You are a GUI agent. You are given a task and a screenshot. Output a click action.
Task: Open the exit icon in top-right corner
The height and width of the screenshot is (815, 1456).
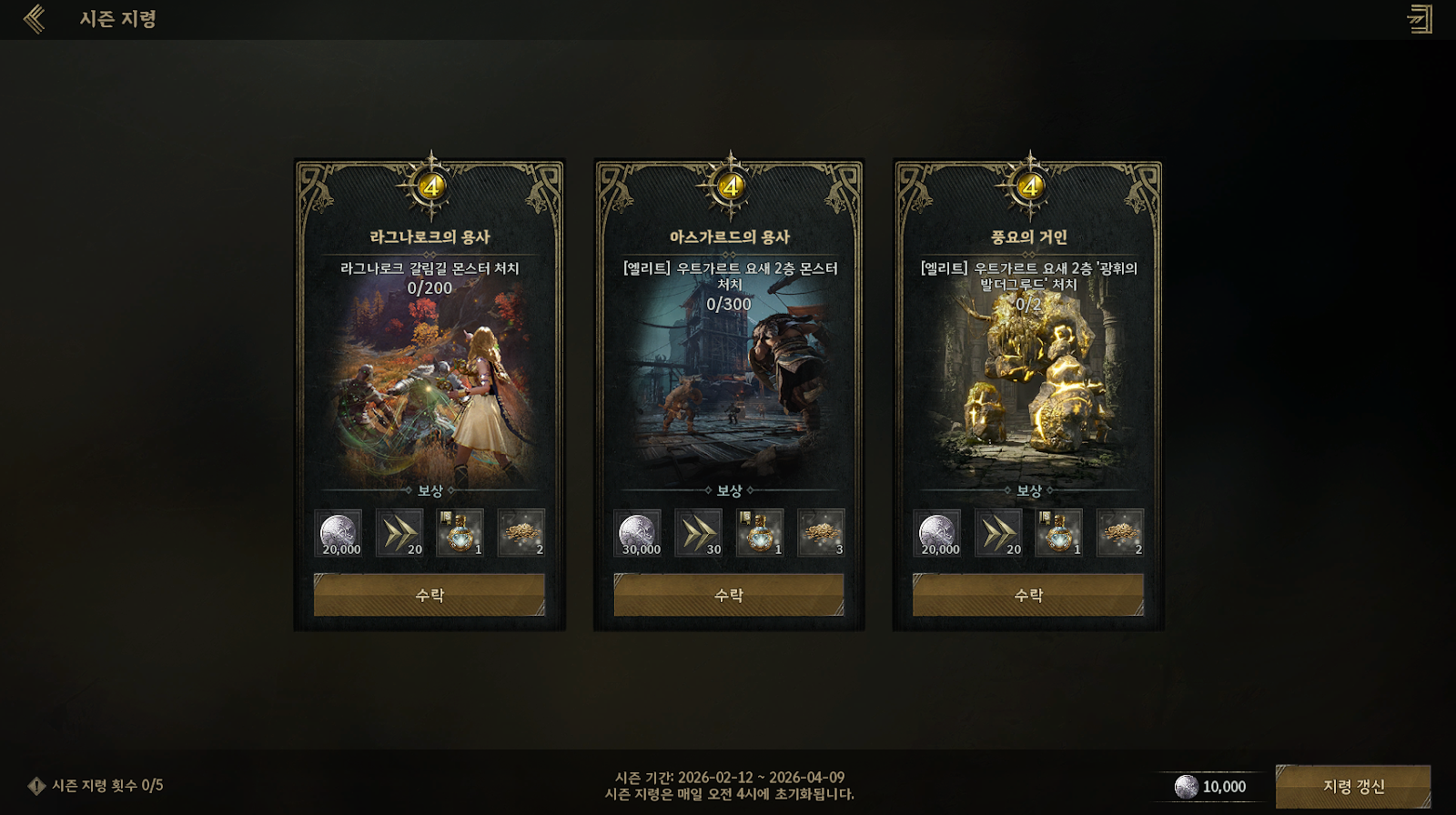click(1420, 19)
